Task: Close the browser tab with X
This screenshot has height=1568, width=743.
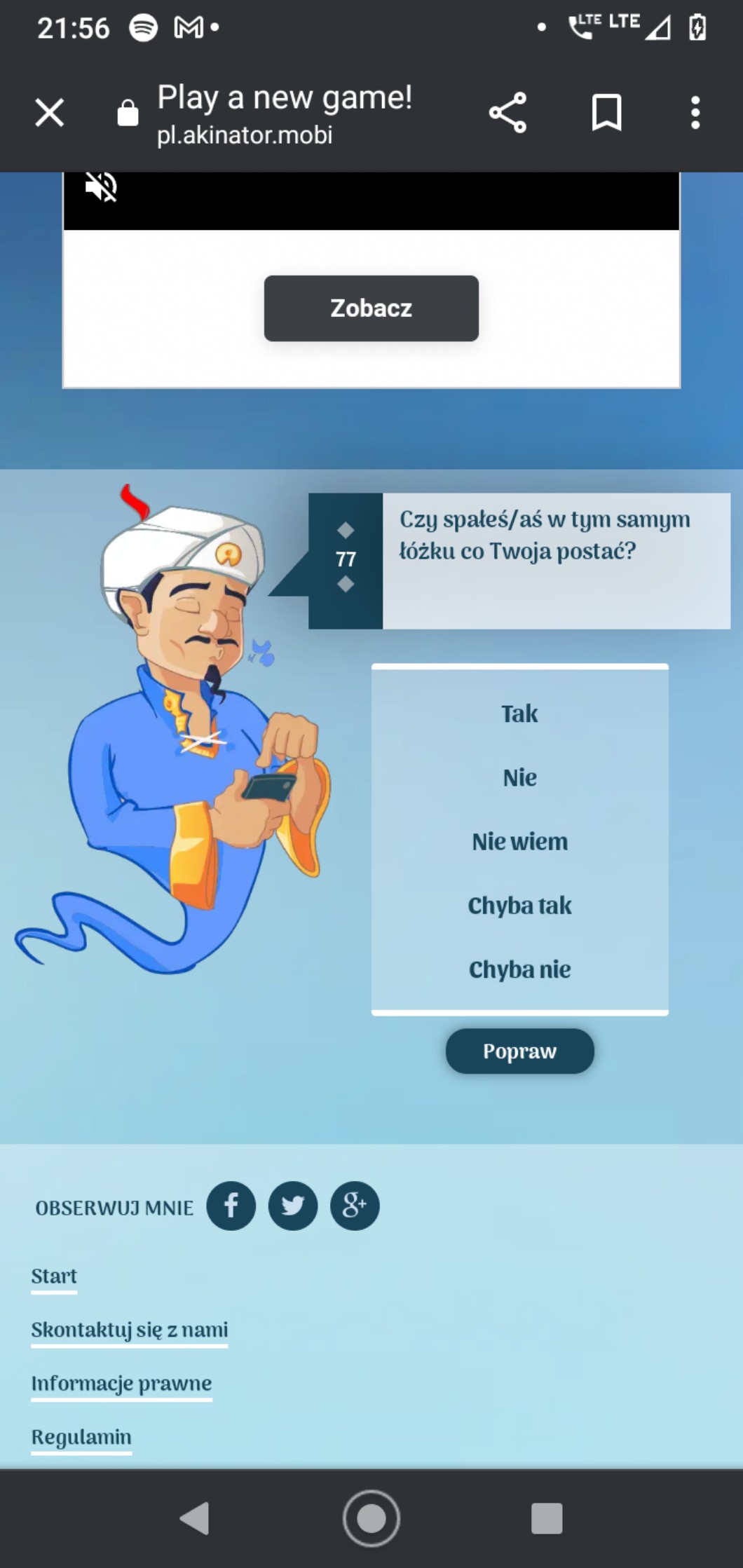Action: pyautogui.click(x=50, y=112)
